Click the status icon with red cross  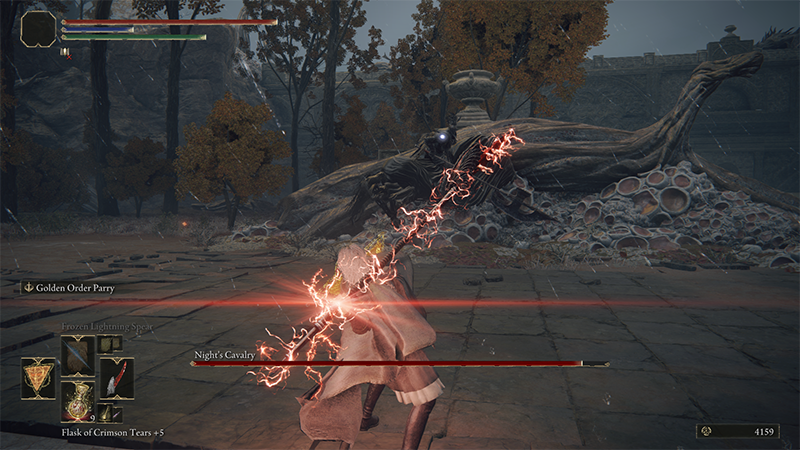[x=65, y=52]
